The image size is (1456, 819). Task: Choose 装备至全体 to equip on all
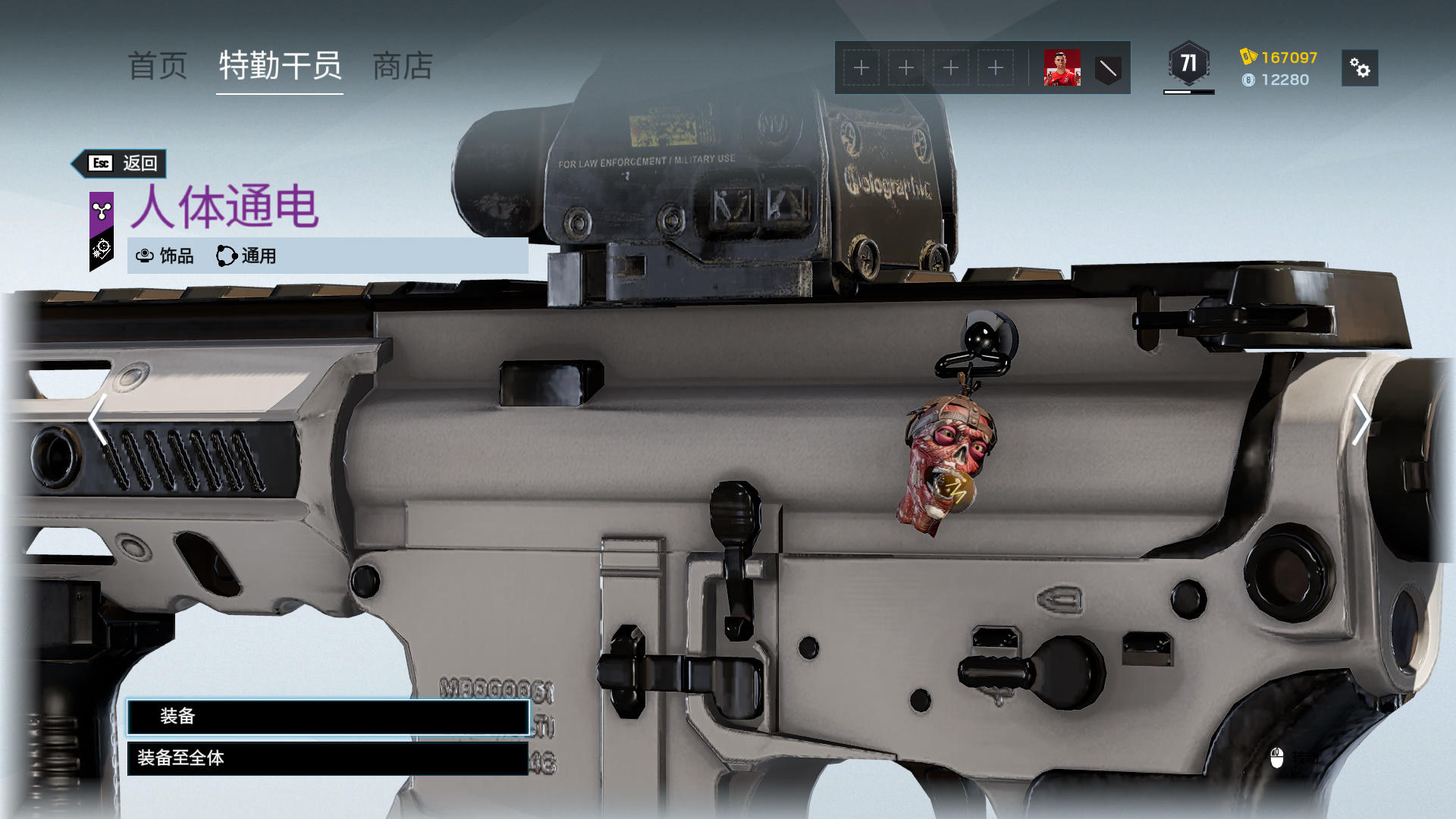coord(328,758)
